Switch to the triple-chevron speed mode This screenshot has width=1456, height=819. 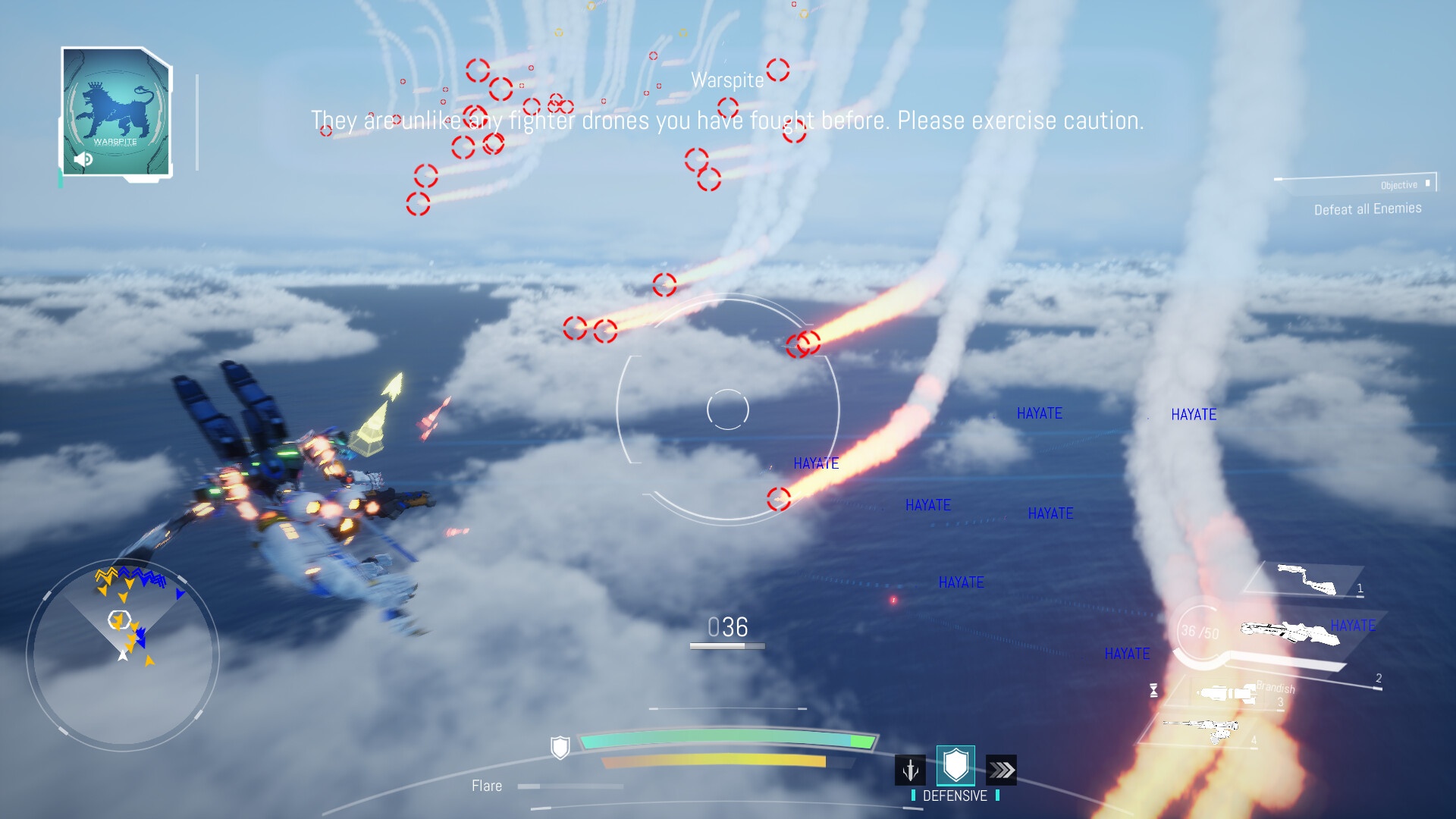coord(1001,770)
